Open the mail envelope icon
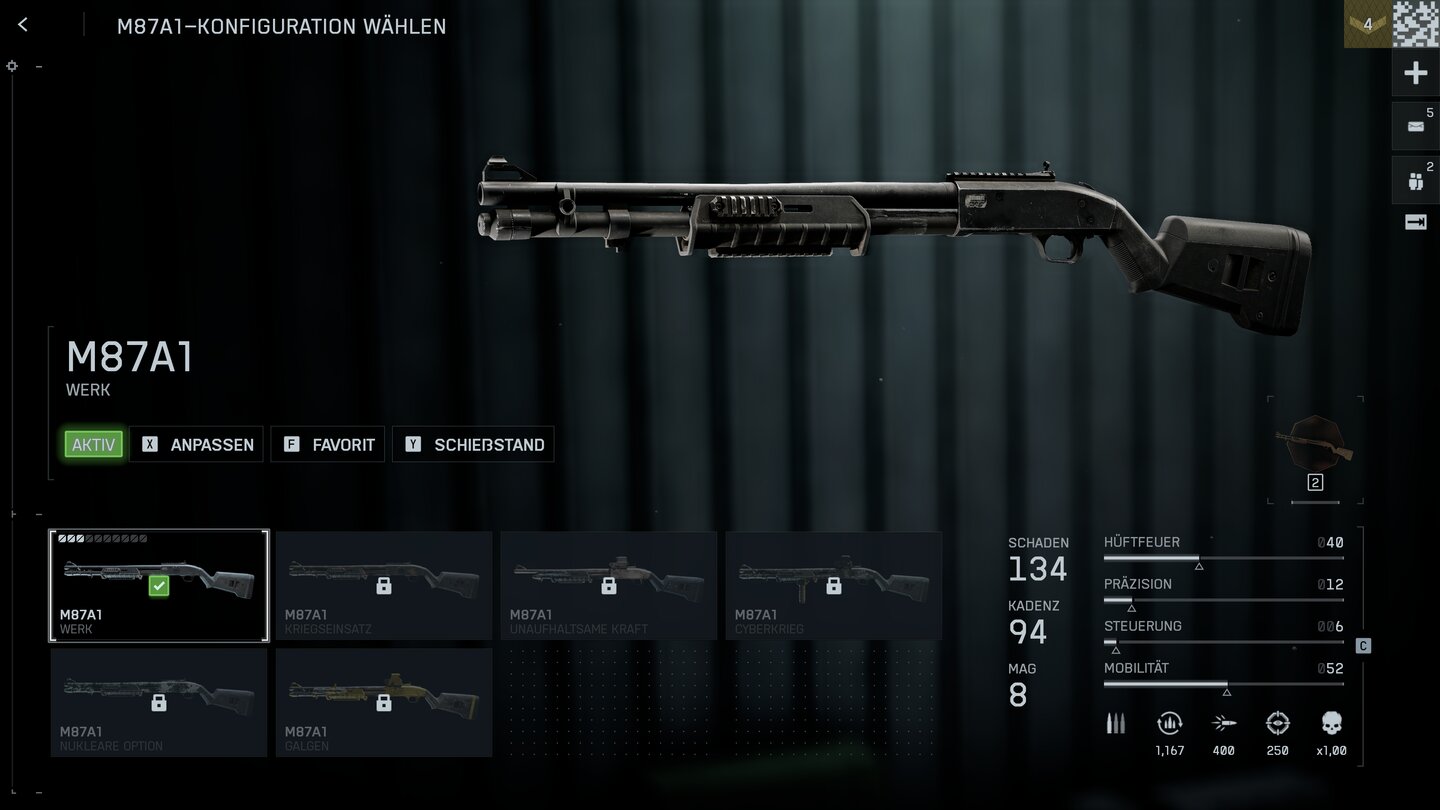 [x=1415, y=126]
